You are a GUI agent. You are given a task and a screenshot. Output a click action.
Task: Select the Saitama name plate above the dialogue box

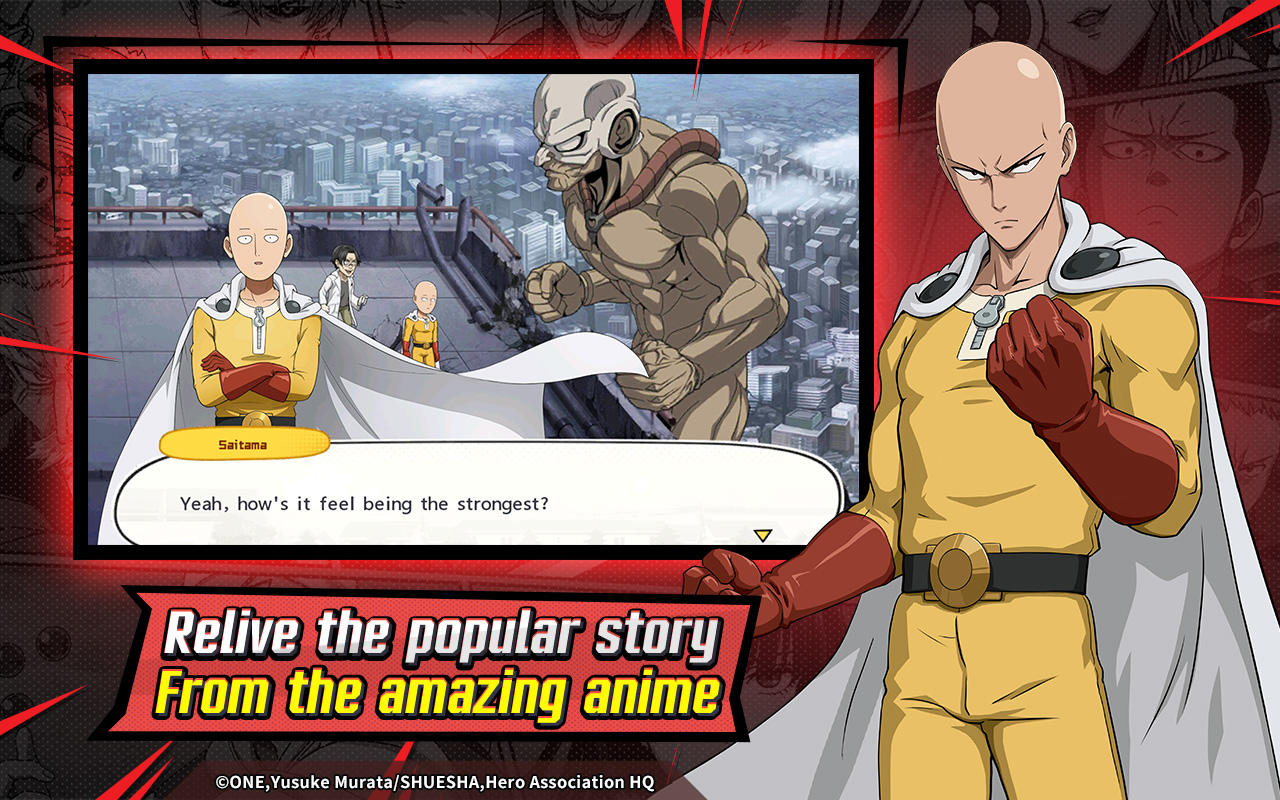click(x=243, y=443)
